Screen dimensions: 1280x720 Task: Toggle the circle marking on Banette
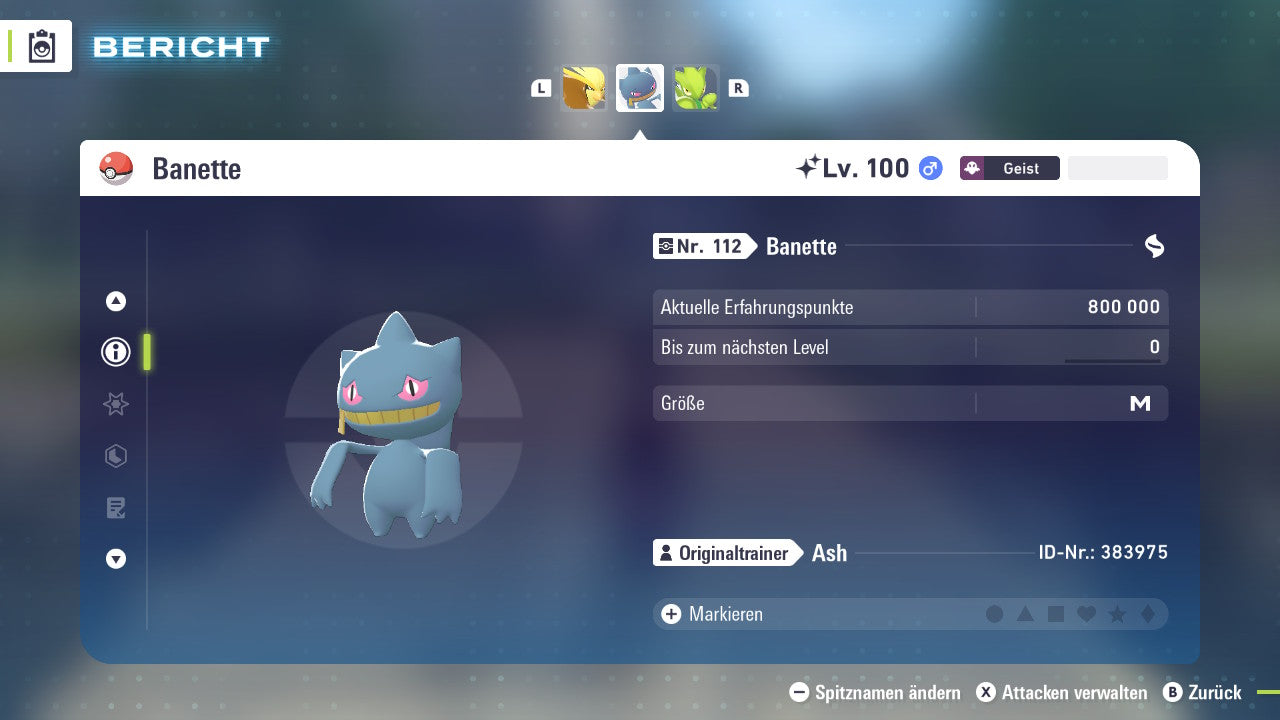click(x=994, y=613)
